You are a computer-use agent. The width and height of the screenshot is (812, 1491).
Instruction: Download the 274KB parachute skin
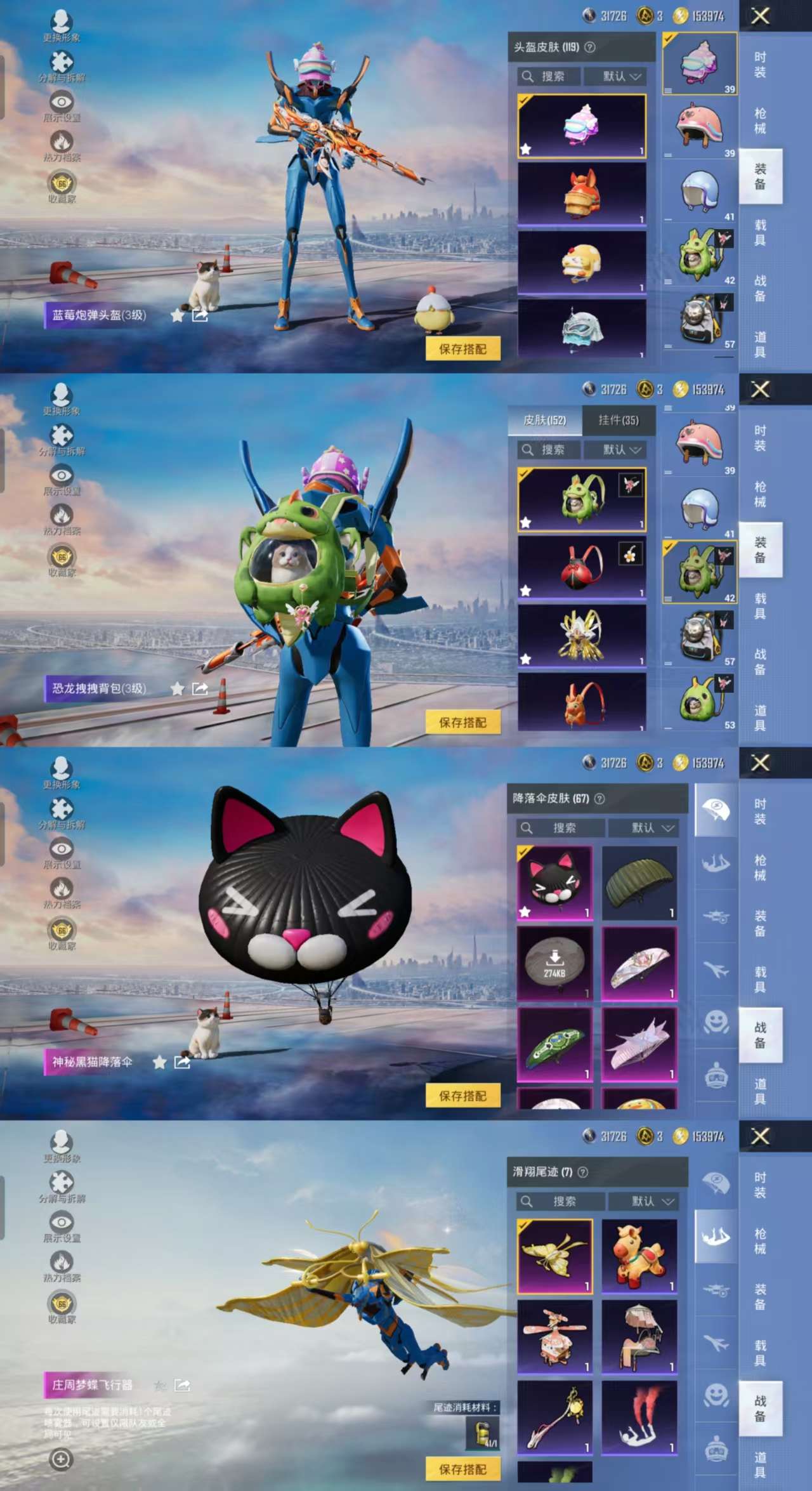554,963
